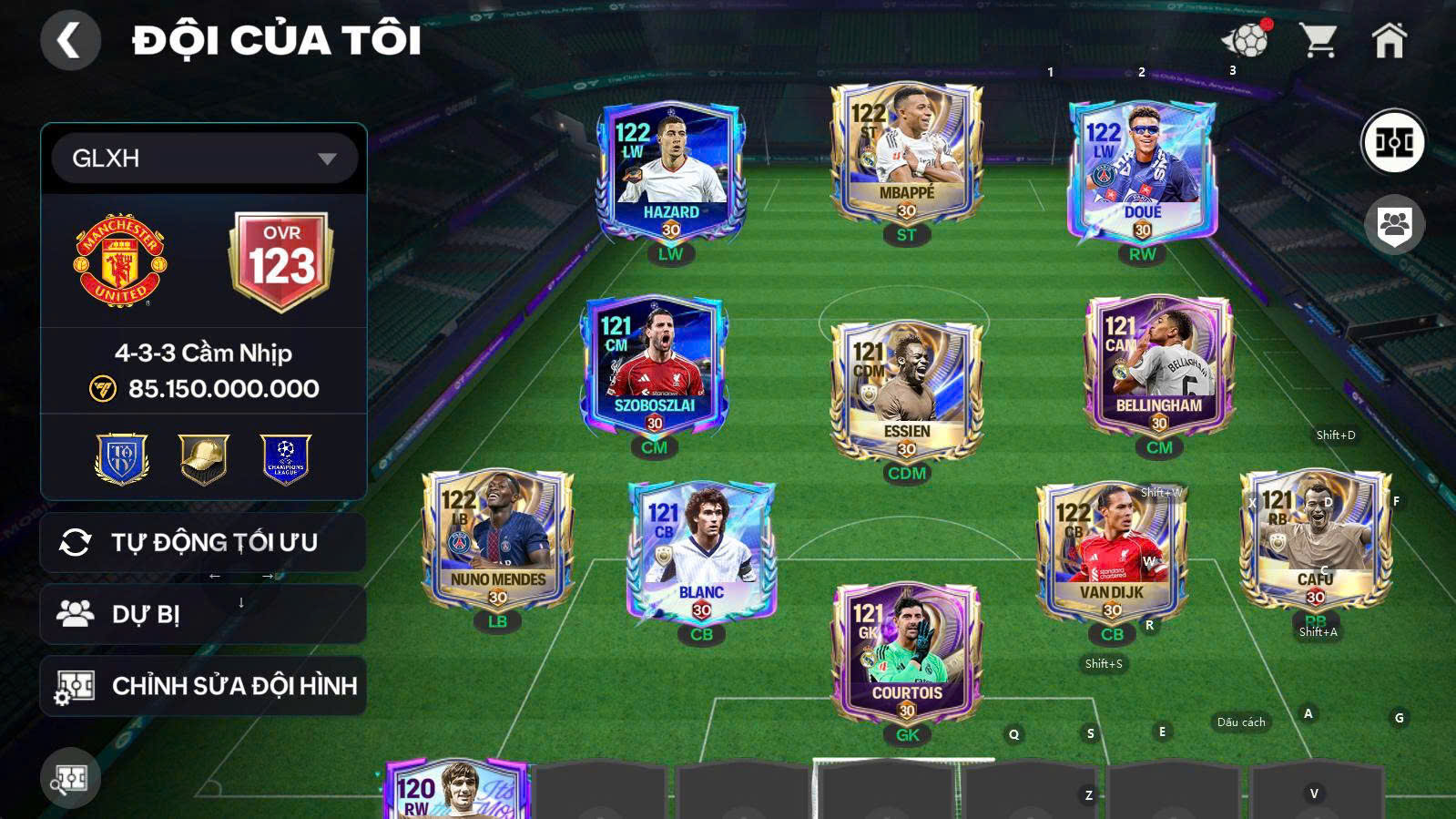
Task: Open the squad members panel icon
Action: [1393, 224]
